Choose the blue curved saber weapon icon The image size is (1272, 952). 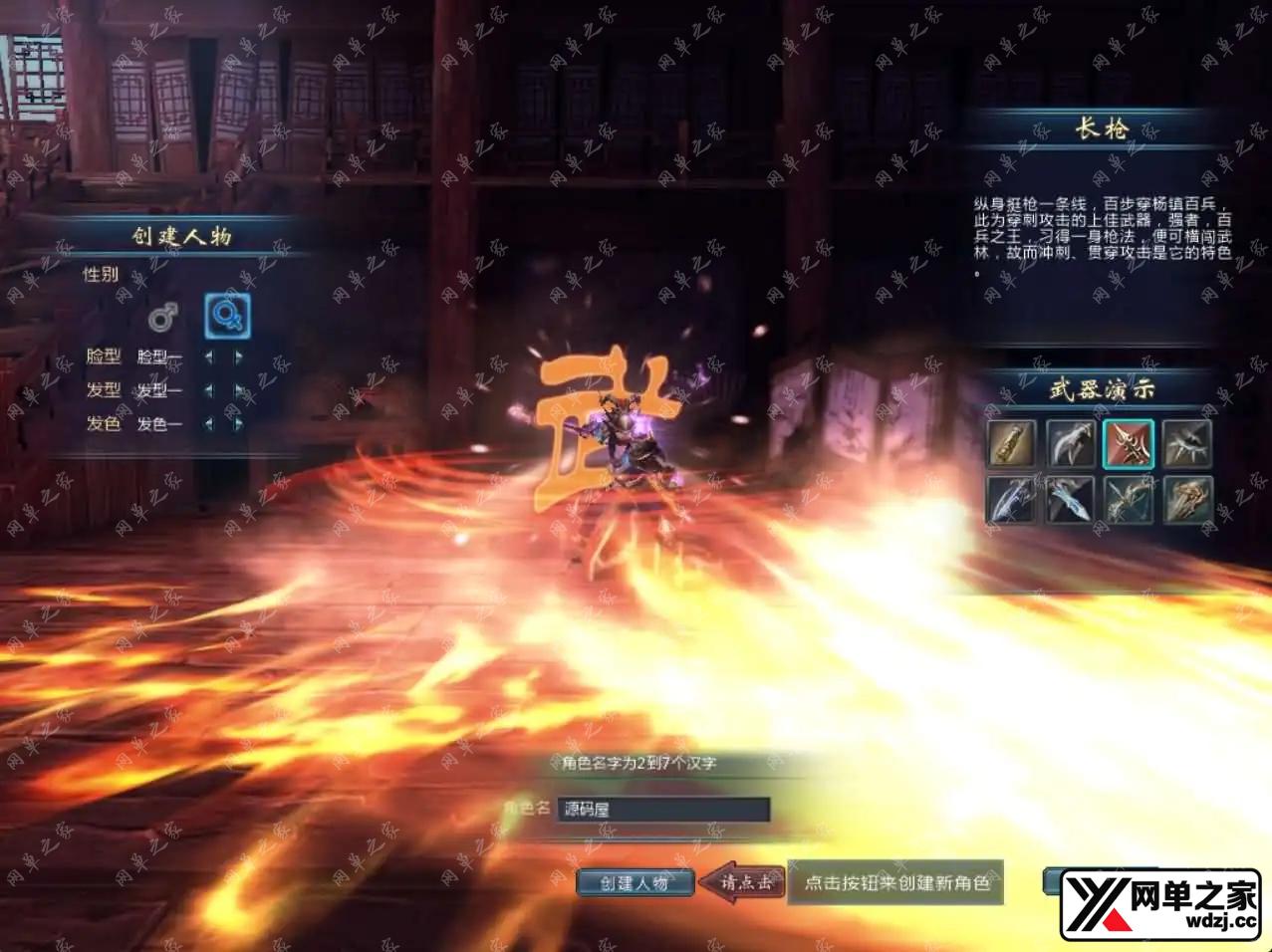click(1012, 499)
